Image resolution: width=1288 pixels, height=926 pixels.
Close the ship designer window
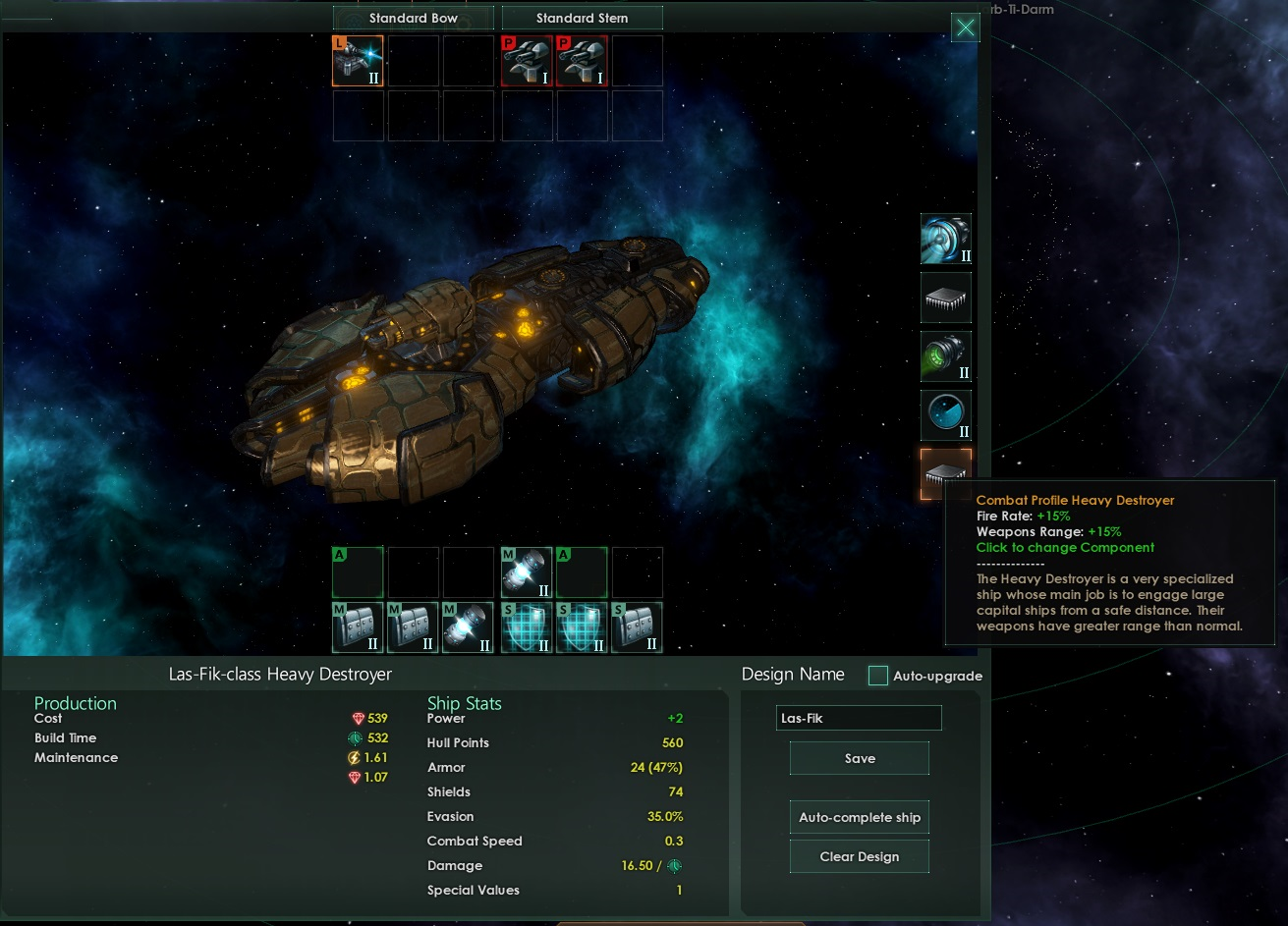pos(966,27)
